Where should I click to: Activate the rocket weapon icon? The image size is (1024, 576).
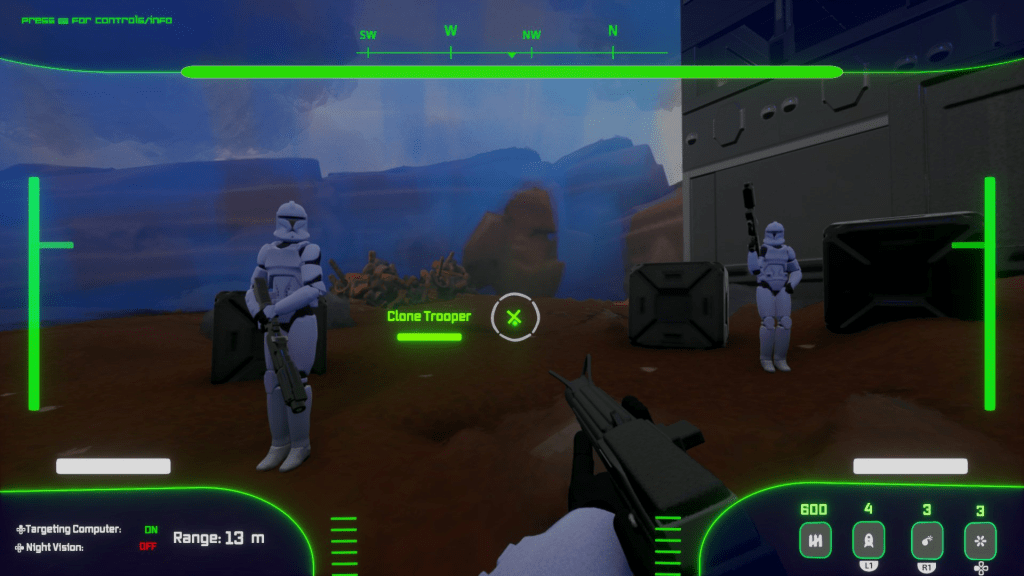point(868,541)
